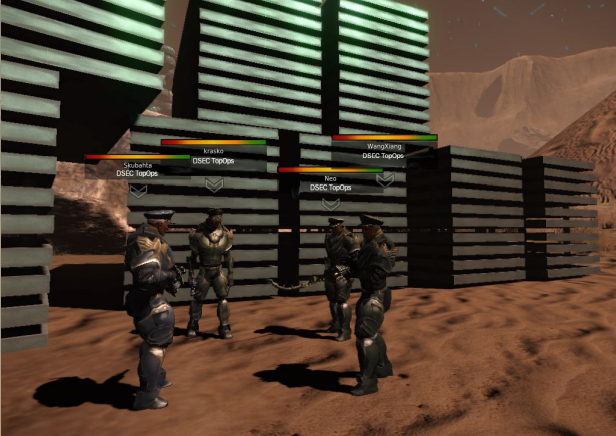Choose the Neo player nameplate
The height and width of the screenshot is (436, 616).
330,177
